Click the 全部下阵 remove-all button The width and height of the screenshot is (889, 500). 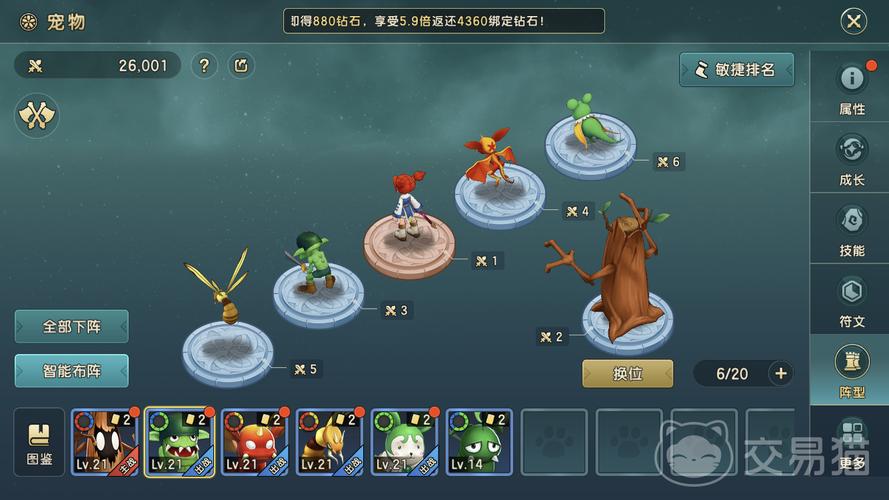tap(71, 326)
